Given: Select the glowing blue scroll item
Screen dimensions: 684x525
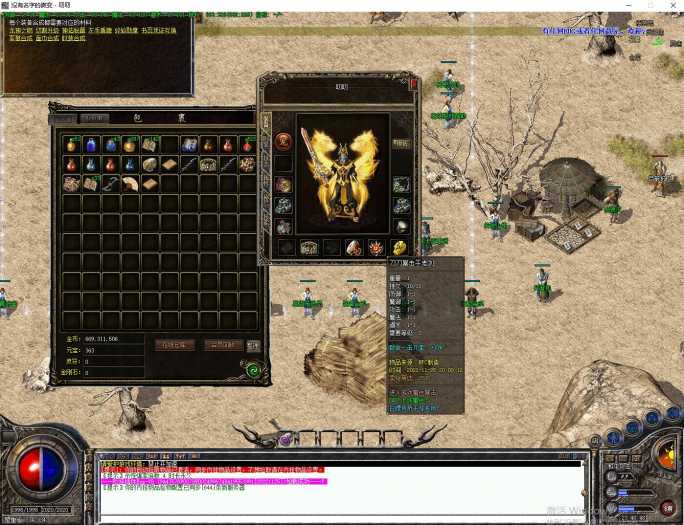Looking at the screenshot, I should [x=189, y=145].
